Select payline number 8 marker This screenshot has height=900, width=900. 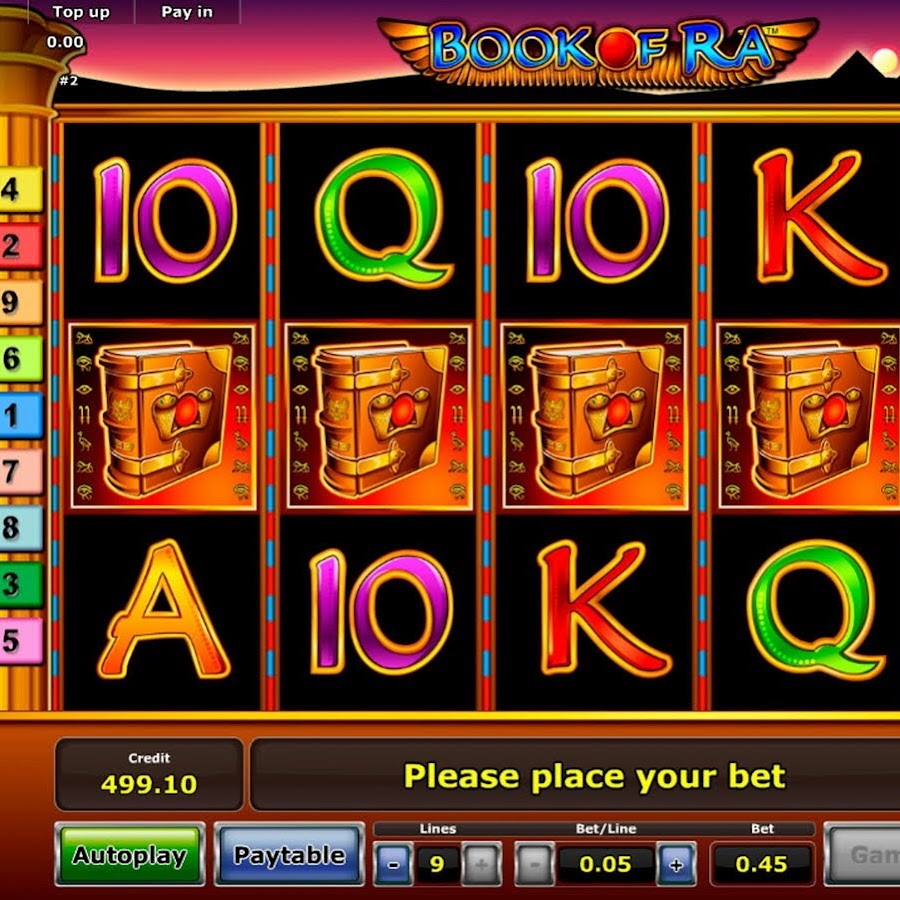coord(20,528)
